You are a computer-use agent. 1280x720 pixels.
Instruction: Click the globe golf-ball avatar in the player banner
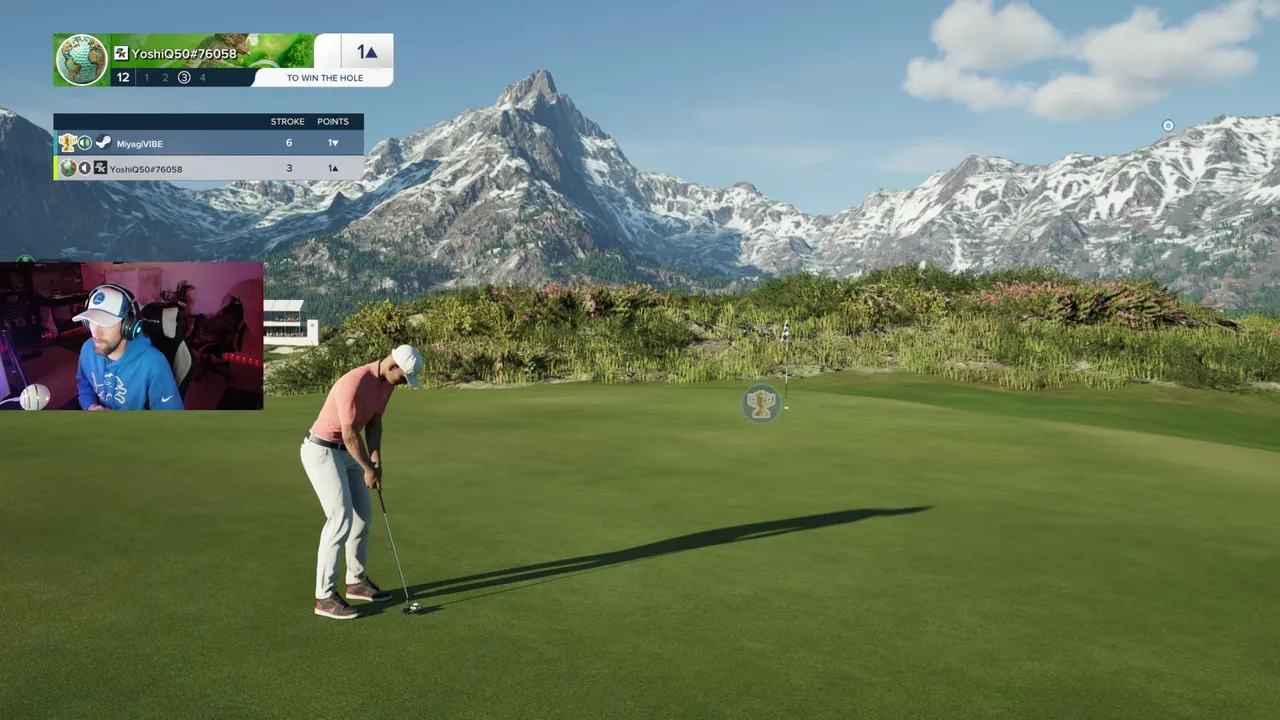(81, 60)
